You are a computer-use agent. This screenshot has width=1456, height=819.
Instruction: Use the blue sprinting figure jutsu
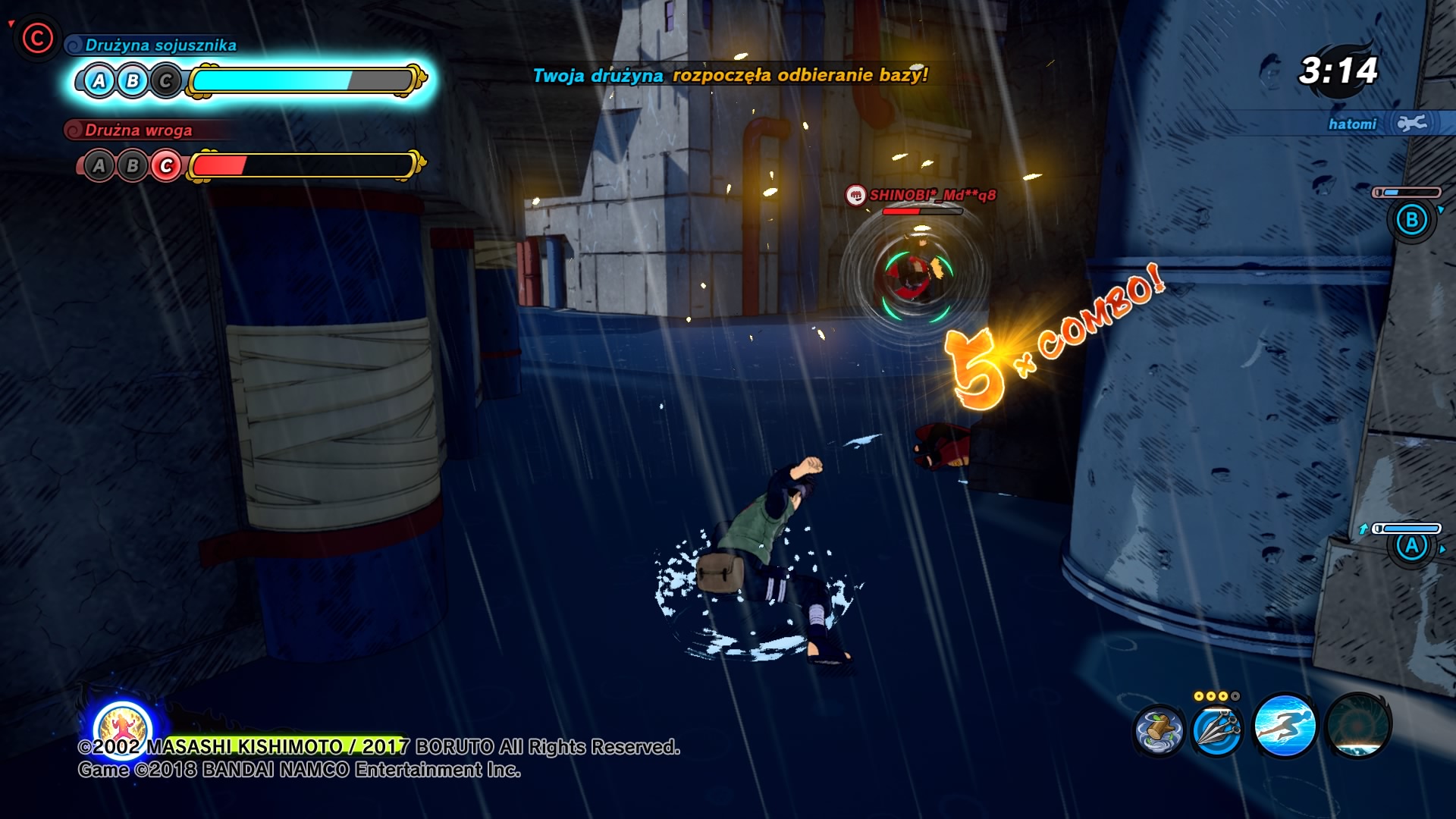1285,726
